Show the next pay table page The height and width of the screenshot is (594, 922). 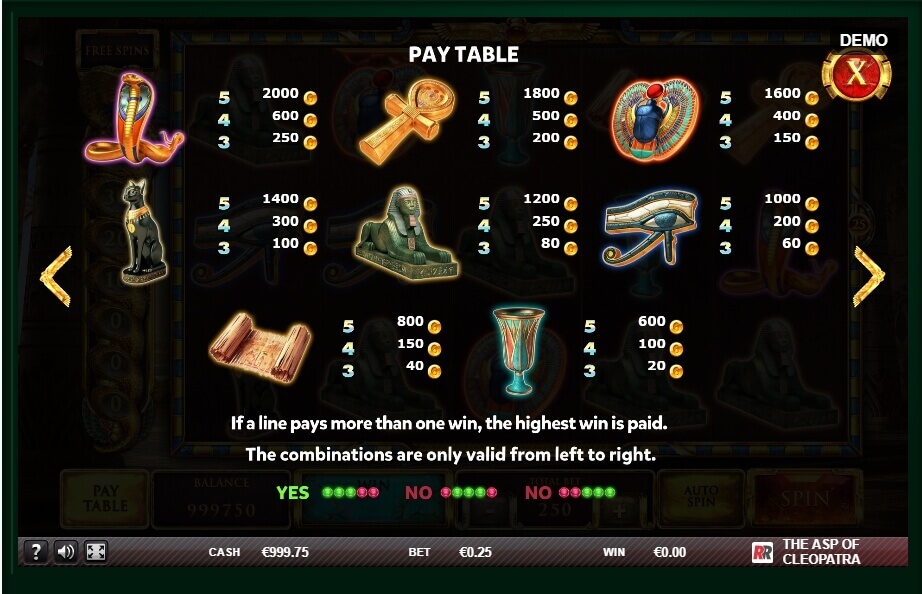tap(868, 276)
